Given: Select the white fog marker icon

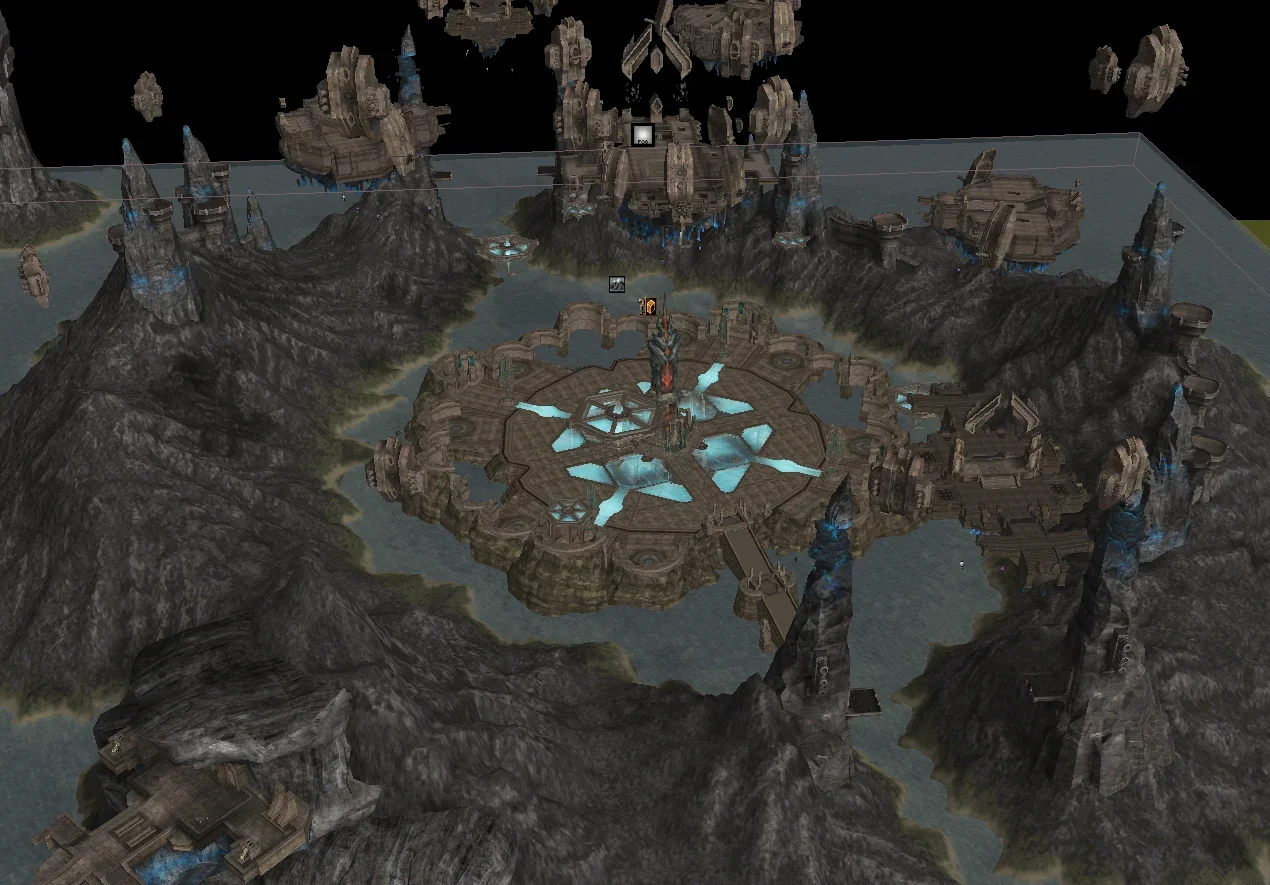Looking at the screenshot, I should [x=640, y=135].
